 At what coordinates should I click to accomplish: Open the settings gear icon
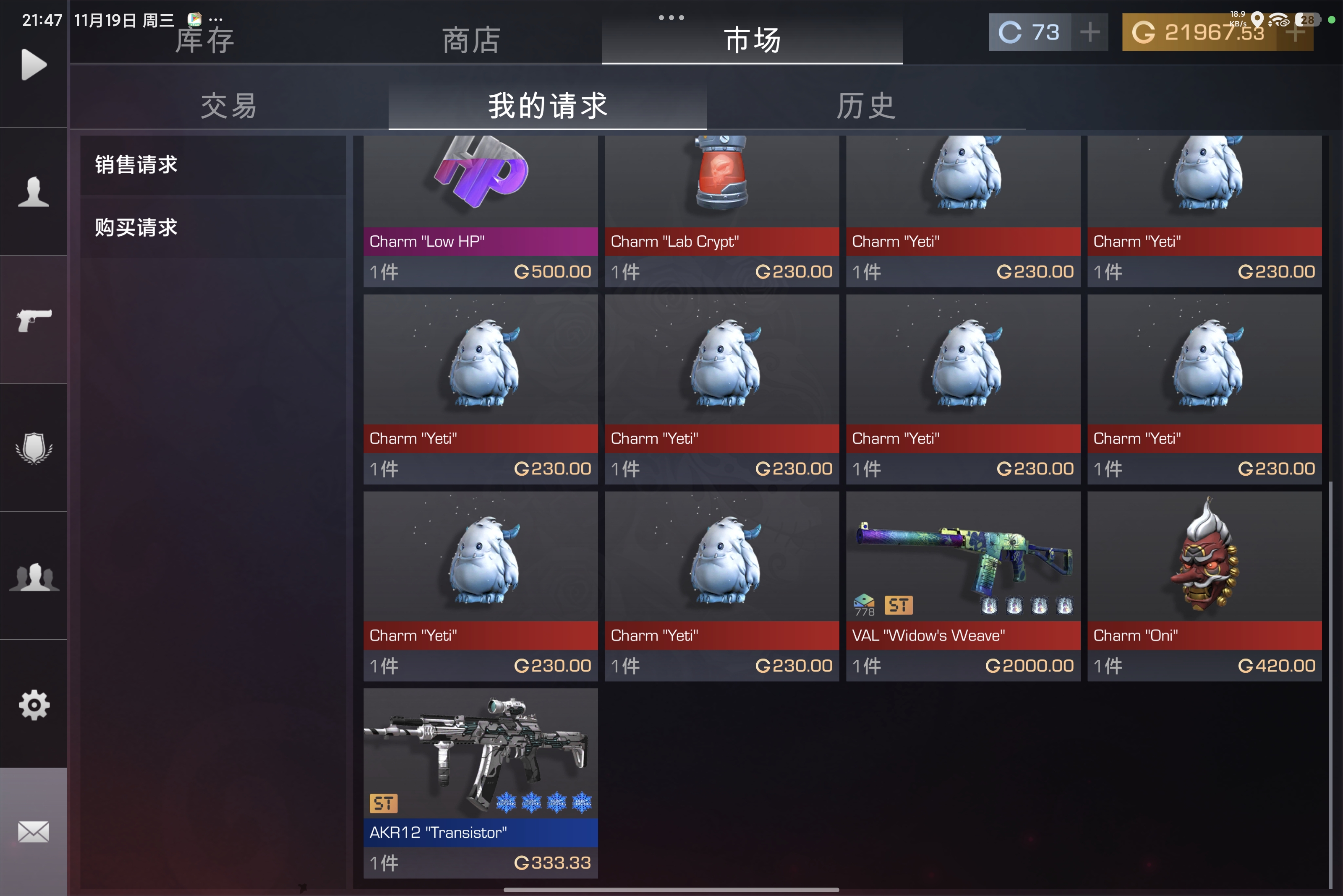[33, 706]
